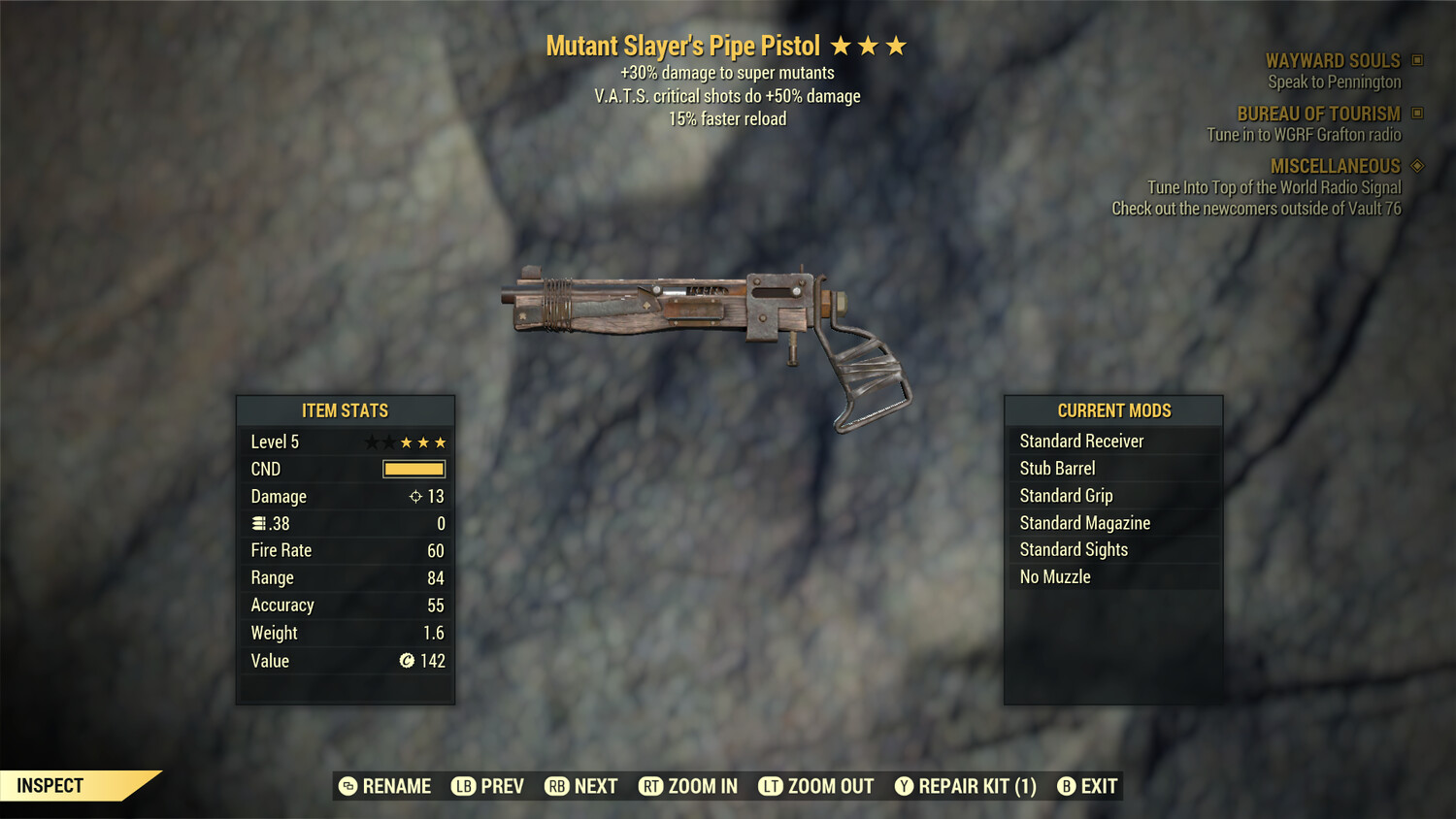Click the Y button icon for repair kit
Image resolution: width=1456 pixels, height=819 pixels.
click(x=904, y=786)
